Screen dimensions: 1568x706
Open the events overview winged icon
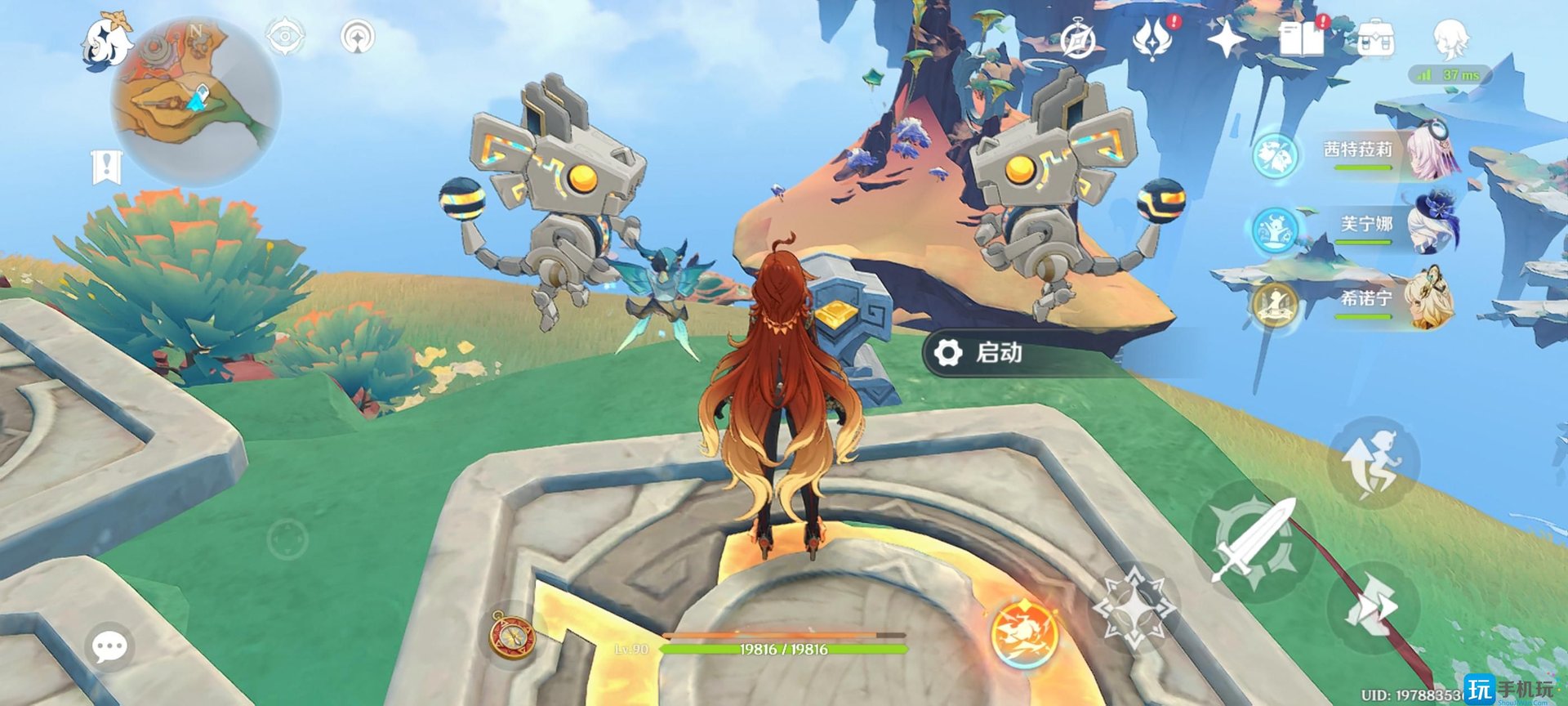coord(1154,37)
